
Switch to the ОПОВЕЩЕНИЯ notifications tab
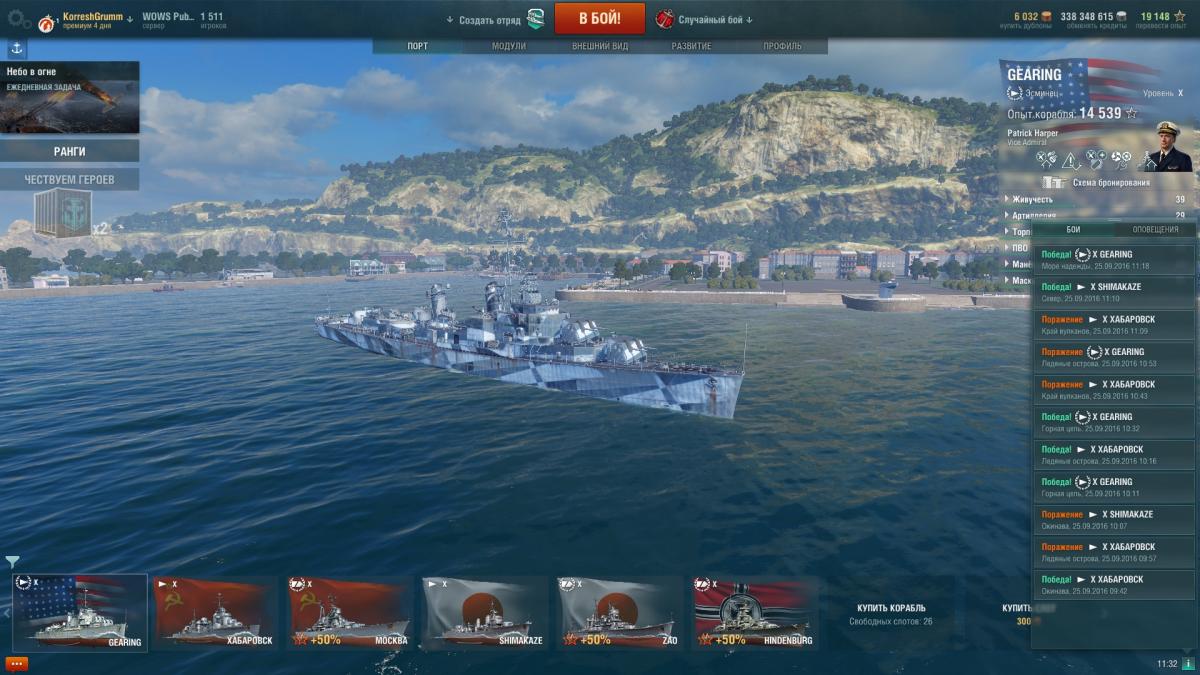pos(1155,229)
